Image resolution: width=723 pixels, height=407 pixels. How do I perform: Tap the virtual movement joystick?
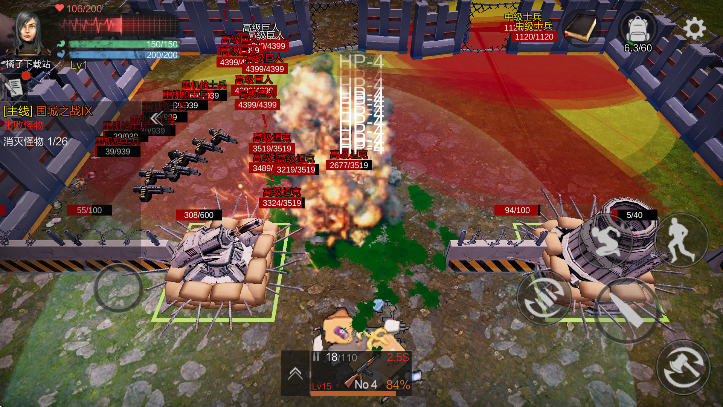pyautogui.click(x=119, y=288)
